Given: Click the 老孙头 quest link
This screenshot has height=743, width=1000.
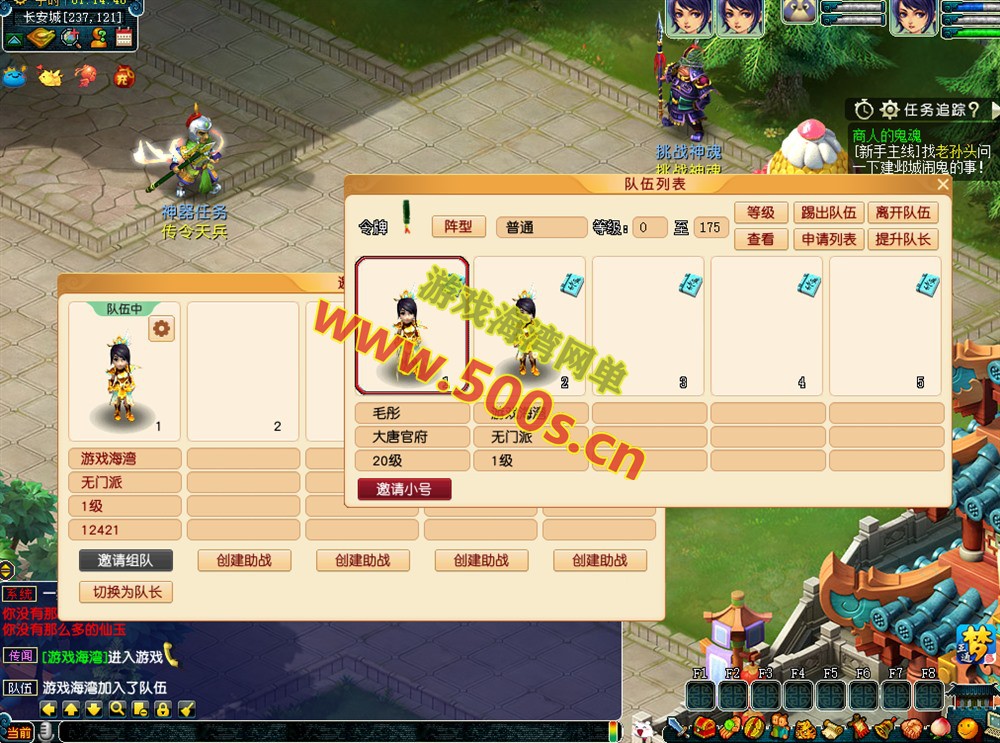Looking at the screenshot, I should tap(956, 152).
